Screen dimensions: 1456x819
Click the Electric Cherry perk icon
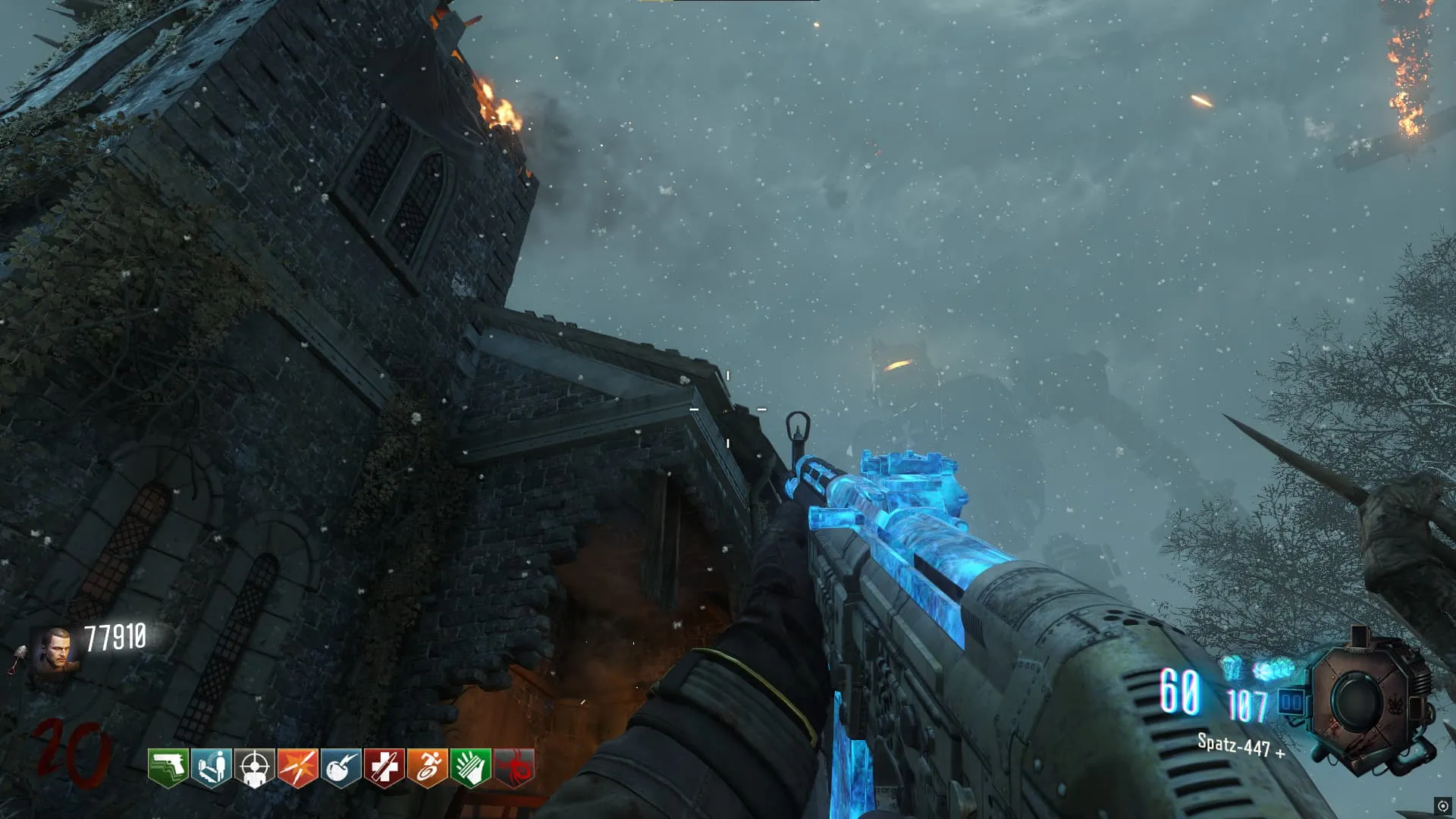pos(341,767)
